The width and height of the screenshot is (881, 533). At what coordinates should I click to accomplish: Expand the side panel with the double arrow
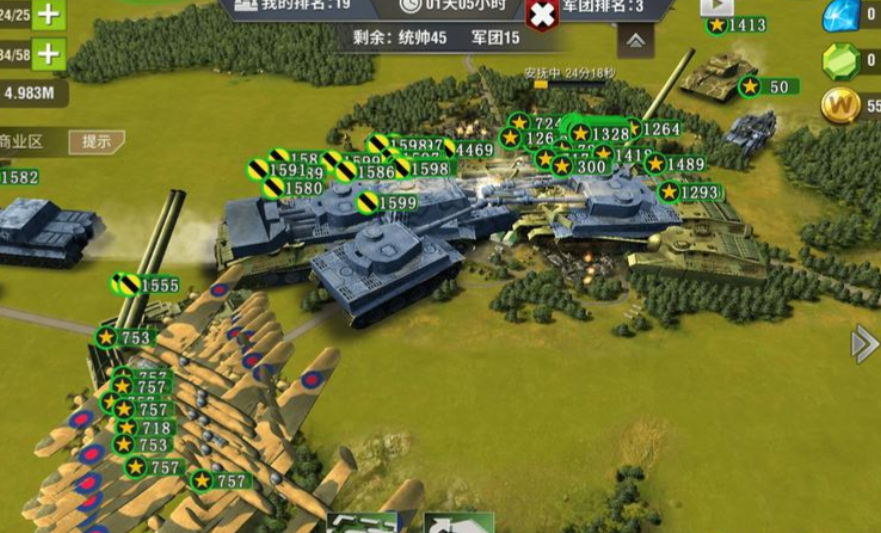pyautogui.click(x=863, y=344)
